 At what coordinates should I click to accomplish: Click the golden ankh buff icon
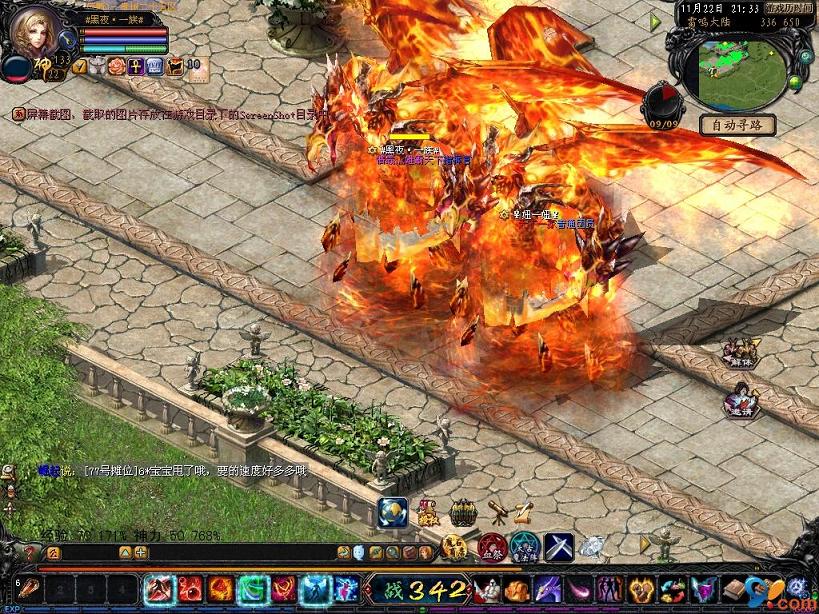(135, 66)
